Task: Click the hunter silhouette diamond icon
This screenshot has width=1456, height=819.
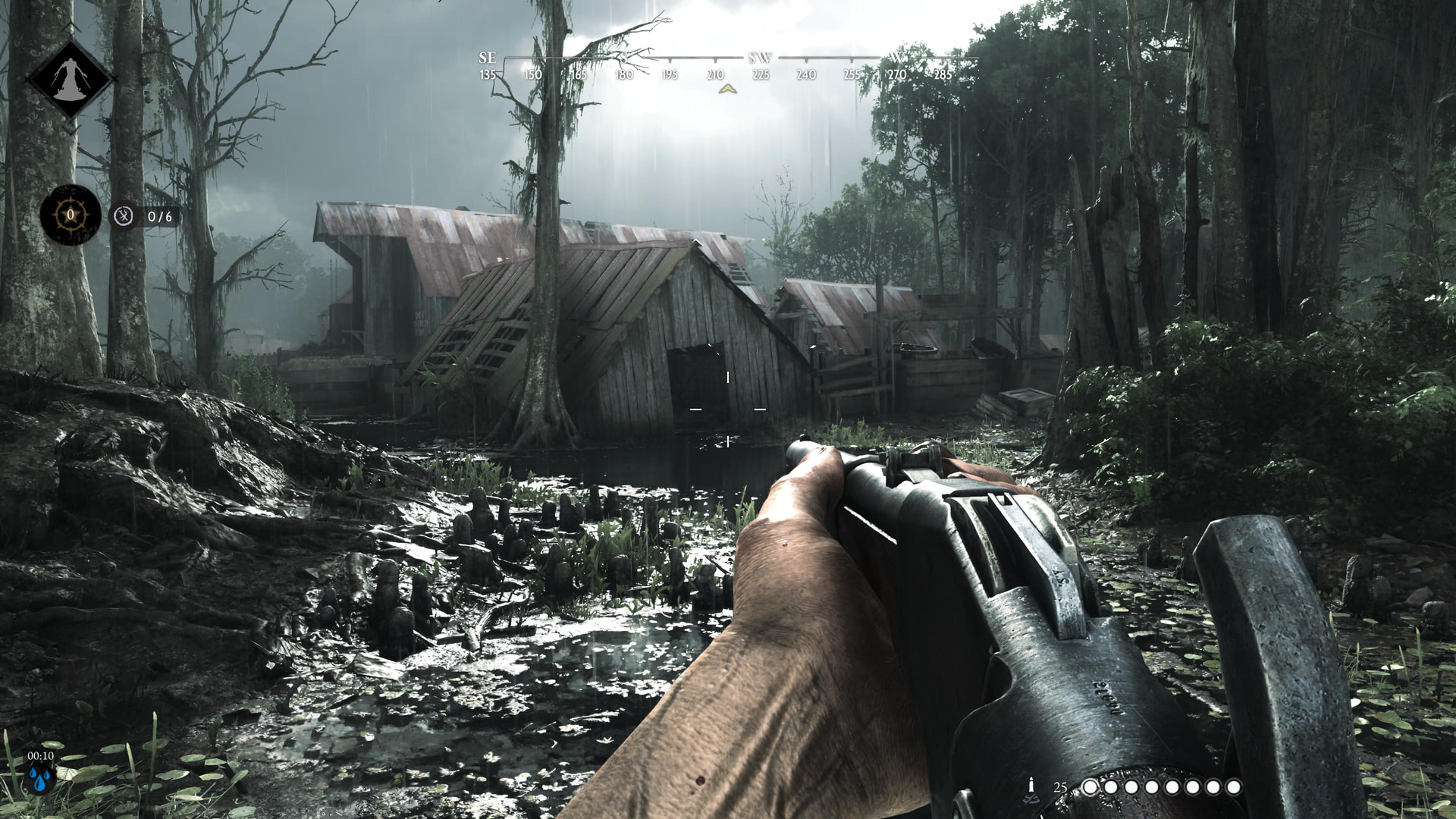Action: [x=70, y=79]
